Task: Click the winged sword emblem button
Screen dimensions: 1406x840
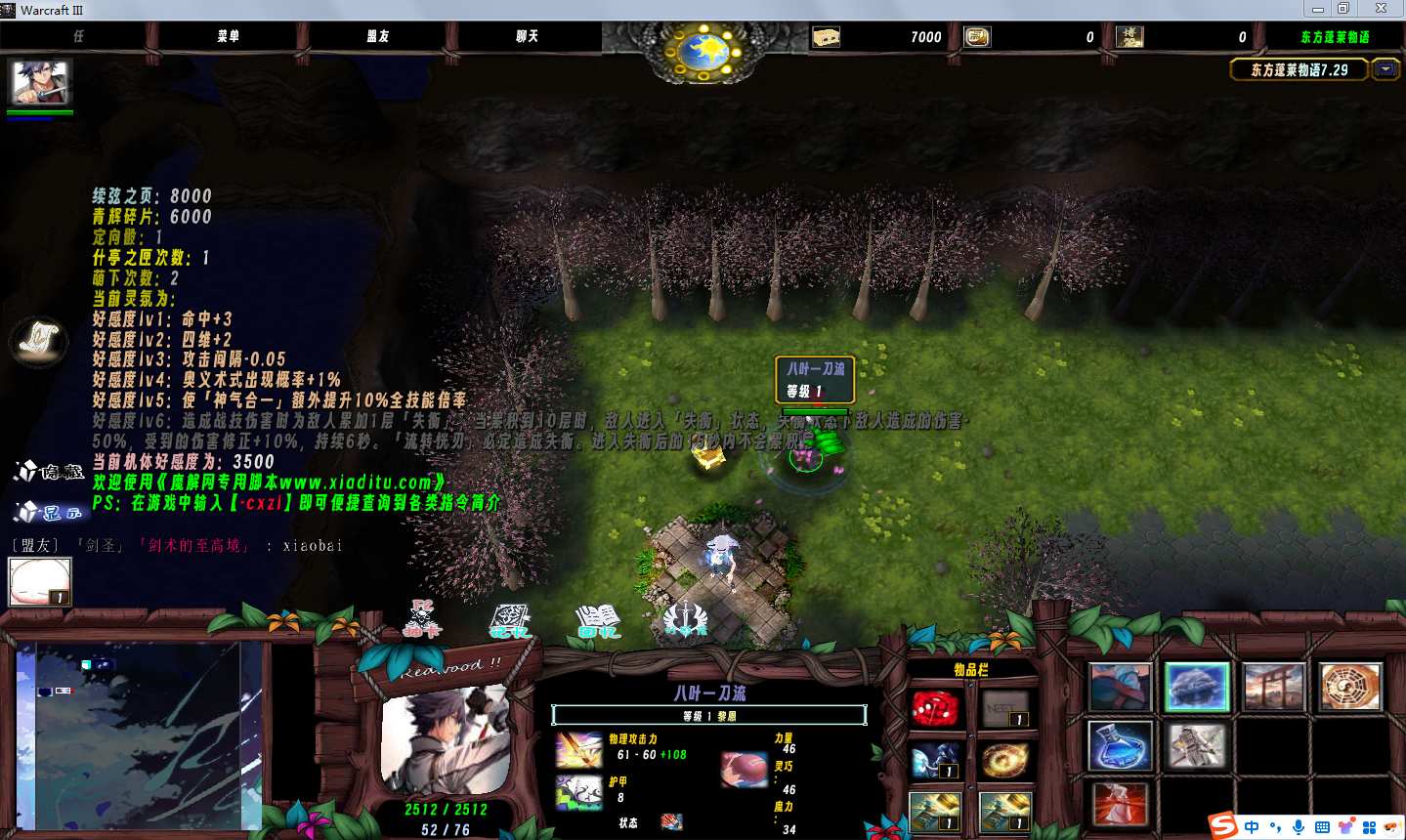Action: pyautogui.click(x=685, y=620)
